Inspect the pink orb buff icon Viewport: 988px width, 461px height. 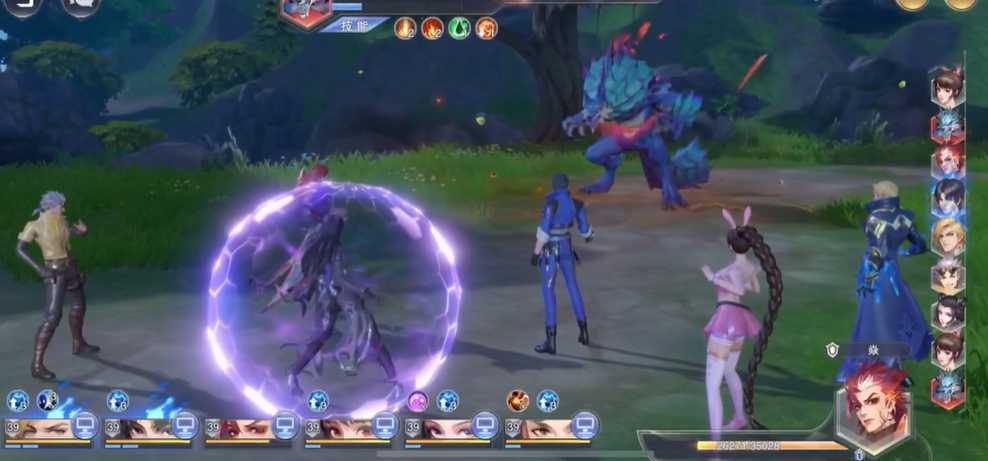[x=418, y=401]
